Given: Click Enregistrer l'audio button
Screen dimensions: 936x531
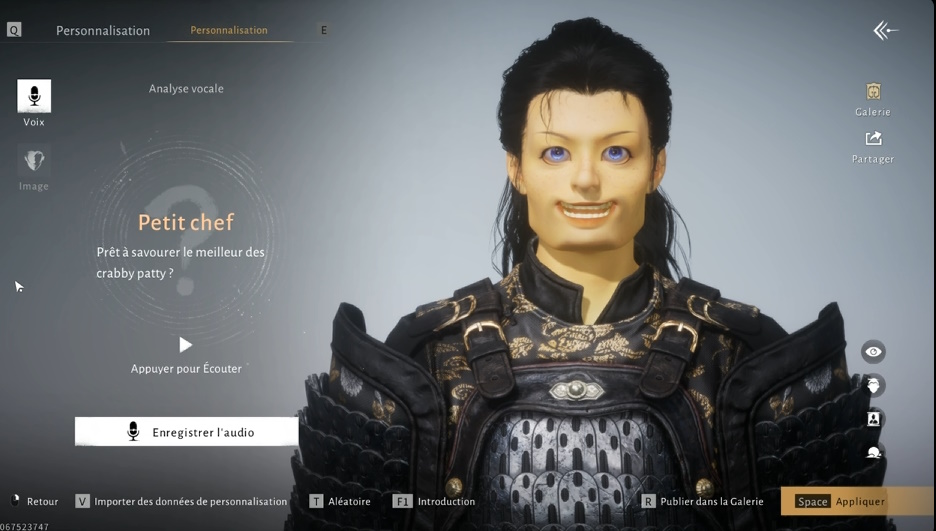Looking at the screenshot, I should coord(187,432).
